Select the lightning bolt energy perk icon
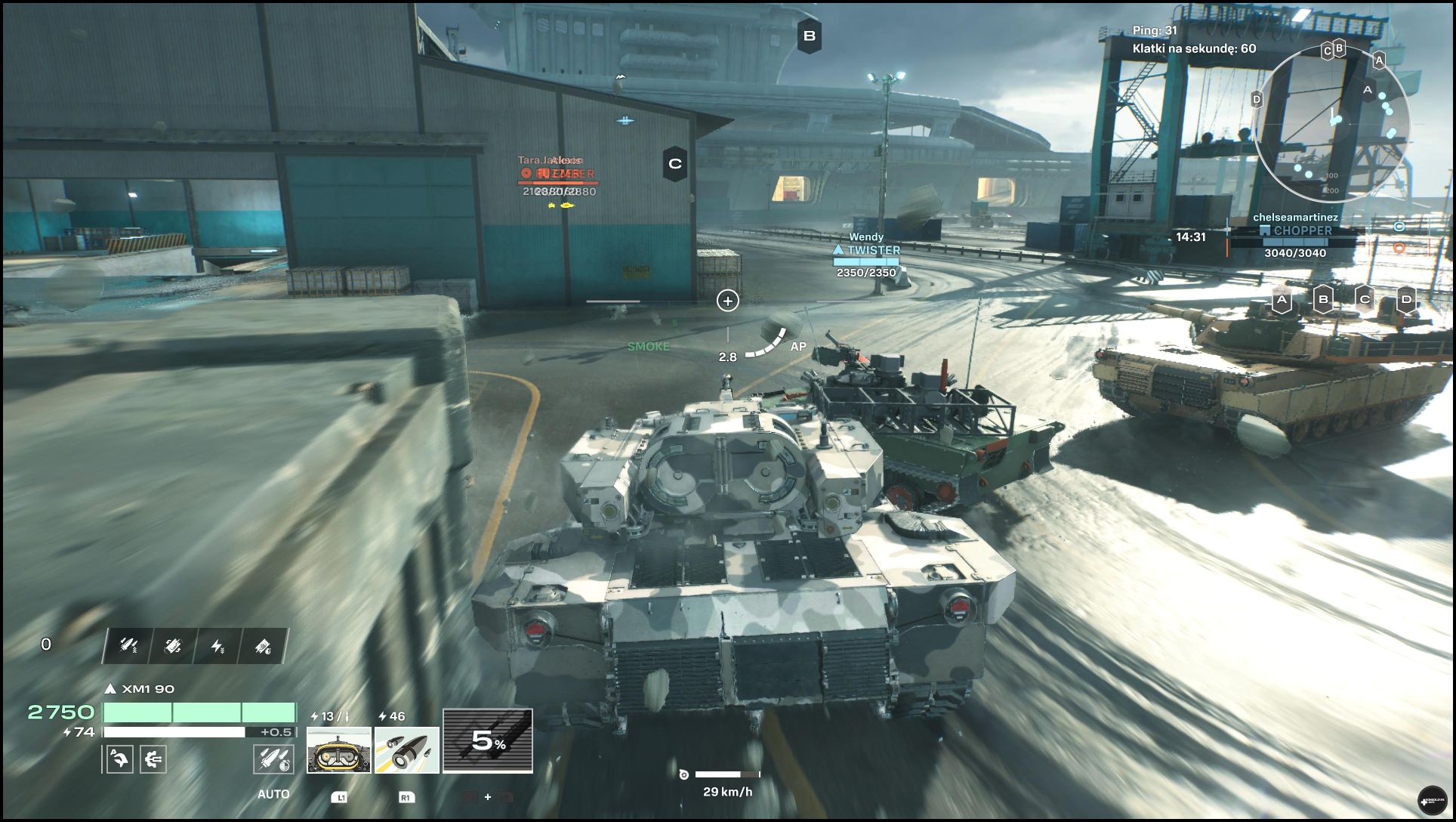This screenshot has height=822, width=1456. 217,646
